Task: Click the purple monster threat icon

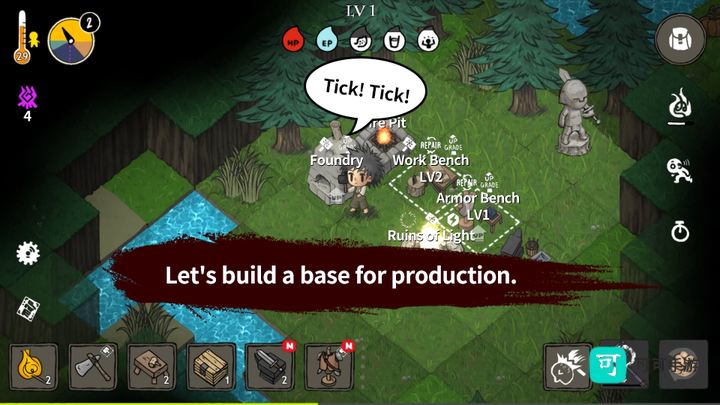Action: [27, 97]
